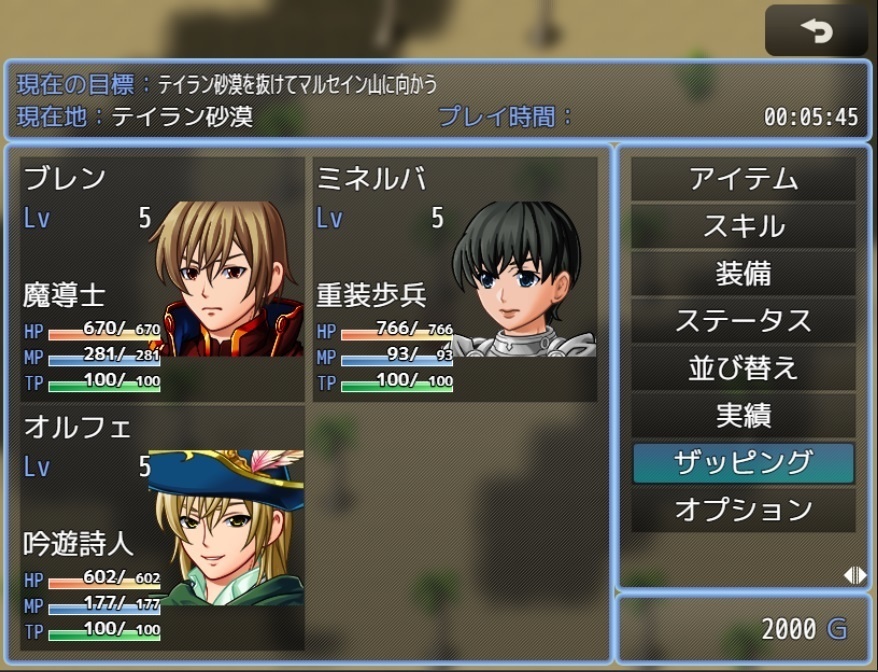Choose 並び替え to reorder the party
Screen dimensions: 878x672
pyautogui.click(x=743, y=367)
